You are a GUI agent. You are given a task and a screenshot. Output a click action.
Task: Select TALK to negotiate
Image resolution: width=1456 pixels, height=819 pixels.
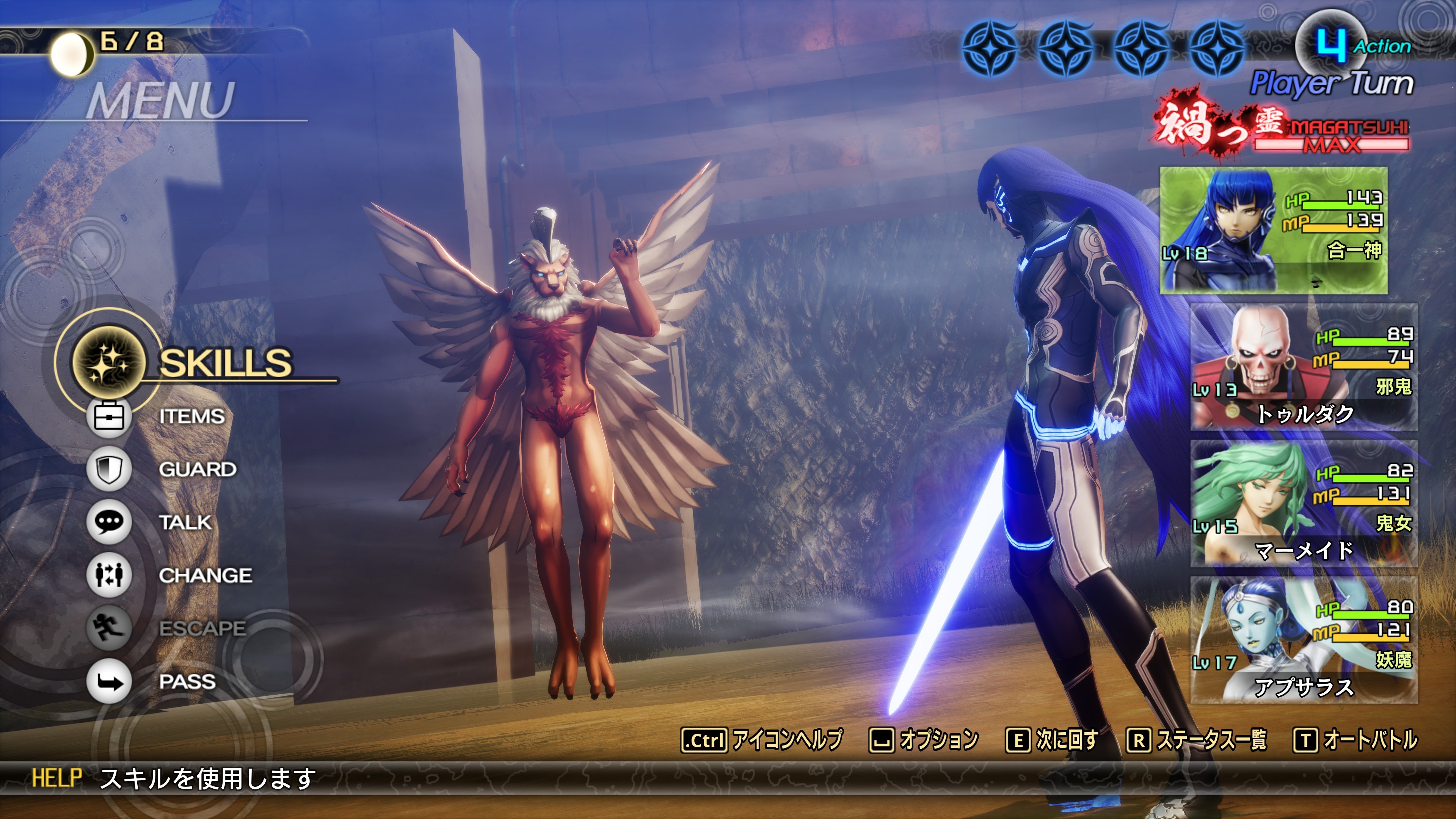(185, 522)
